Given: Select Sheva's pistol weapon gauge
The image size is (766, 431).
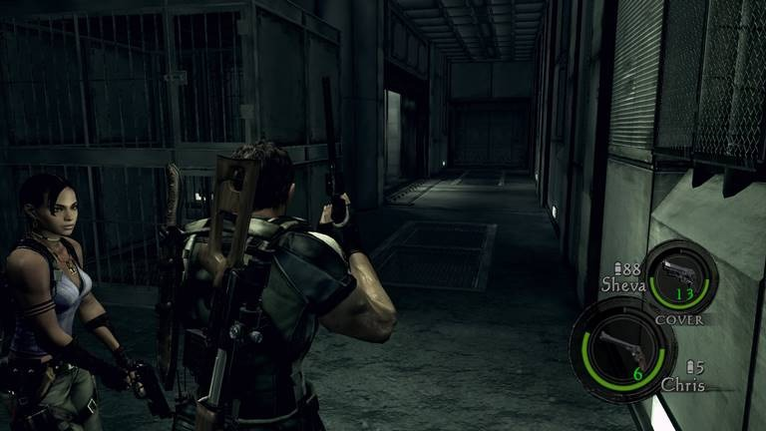Looking at the screenshot, I should (680, 276).
